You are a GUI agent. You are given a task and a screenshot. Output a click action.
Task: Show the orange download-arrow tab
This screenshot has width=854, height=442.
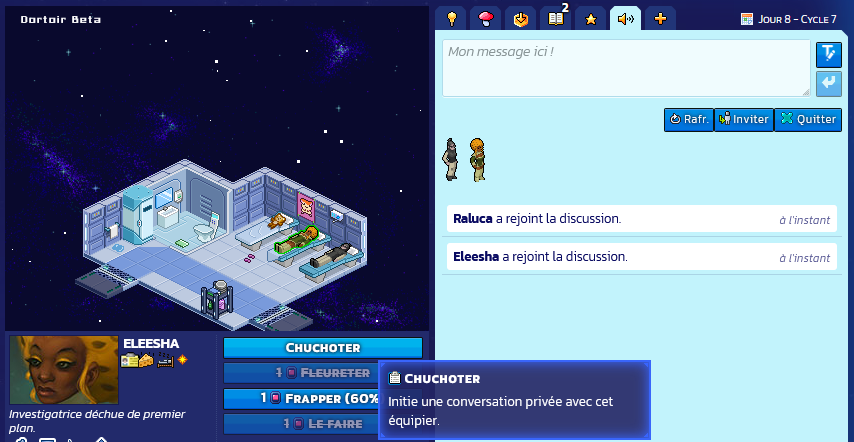(520, 18)
